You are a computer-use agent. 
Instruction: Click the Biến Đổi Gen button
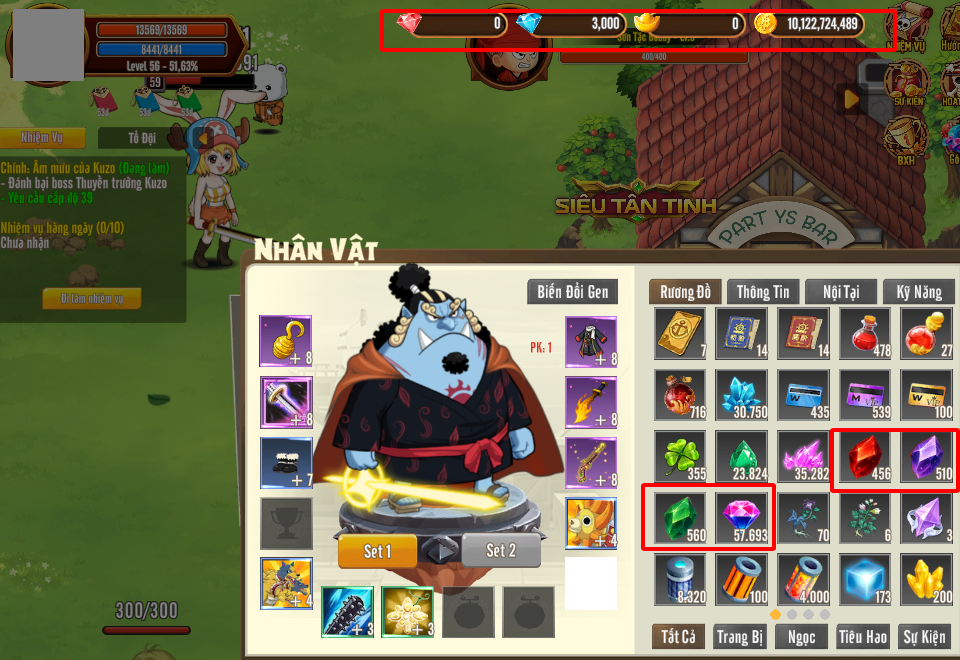click(x=572, y=292)
